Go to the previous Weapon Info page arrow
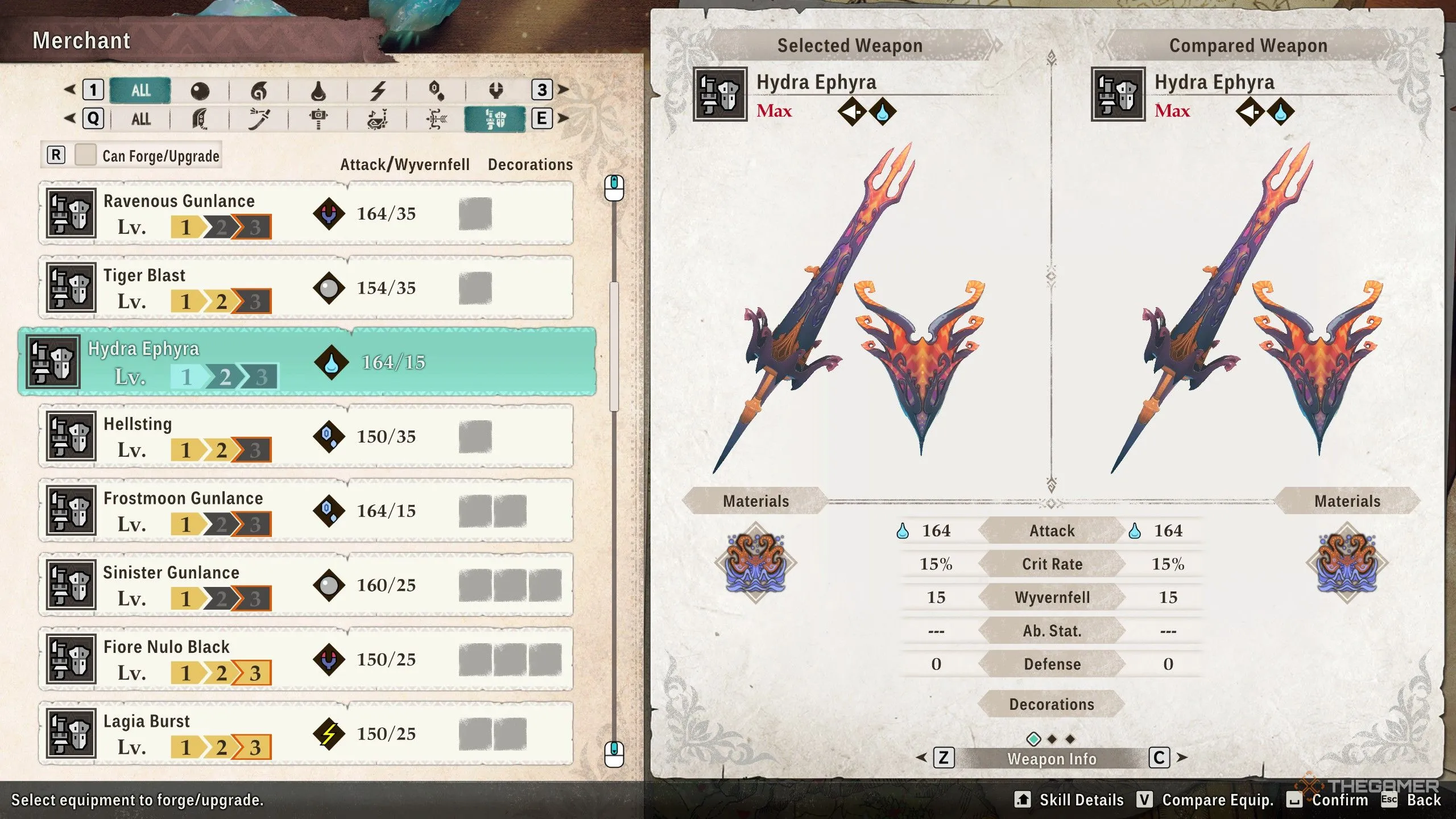Screen dimensions: 1456x819 [x=922, y=758]
